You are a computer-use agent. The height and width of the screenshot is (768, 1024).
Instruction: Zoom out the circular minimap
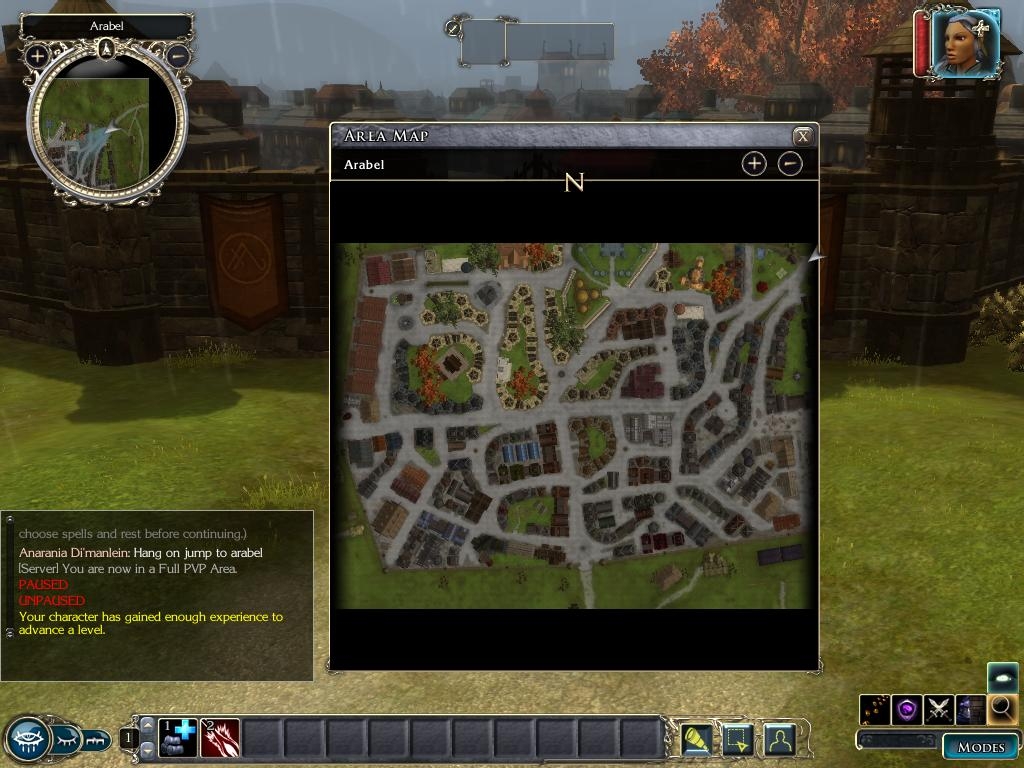click(178, 56)
